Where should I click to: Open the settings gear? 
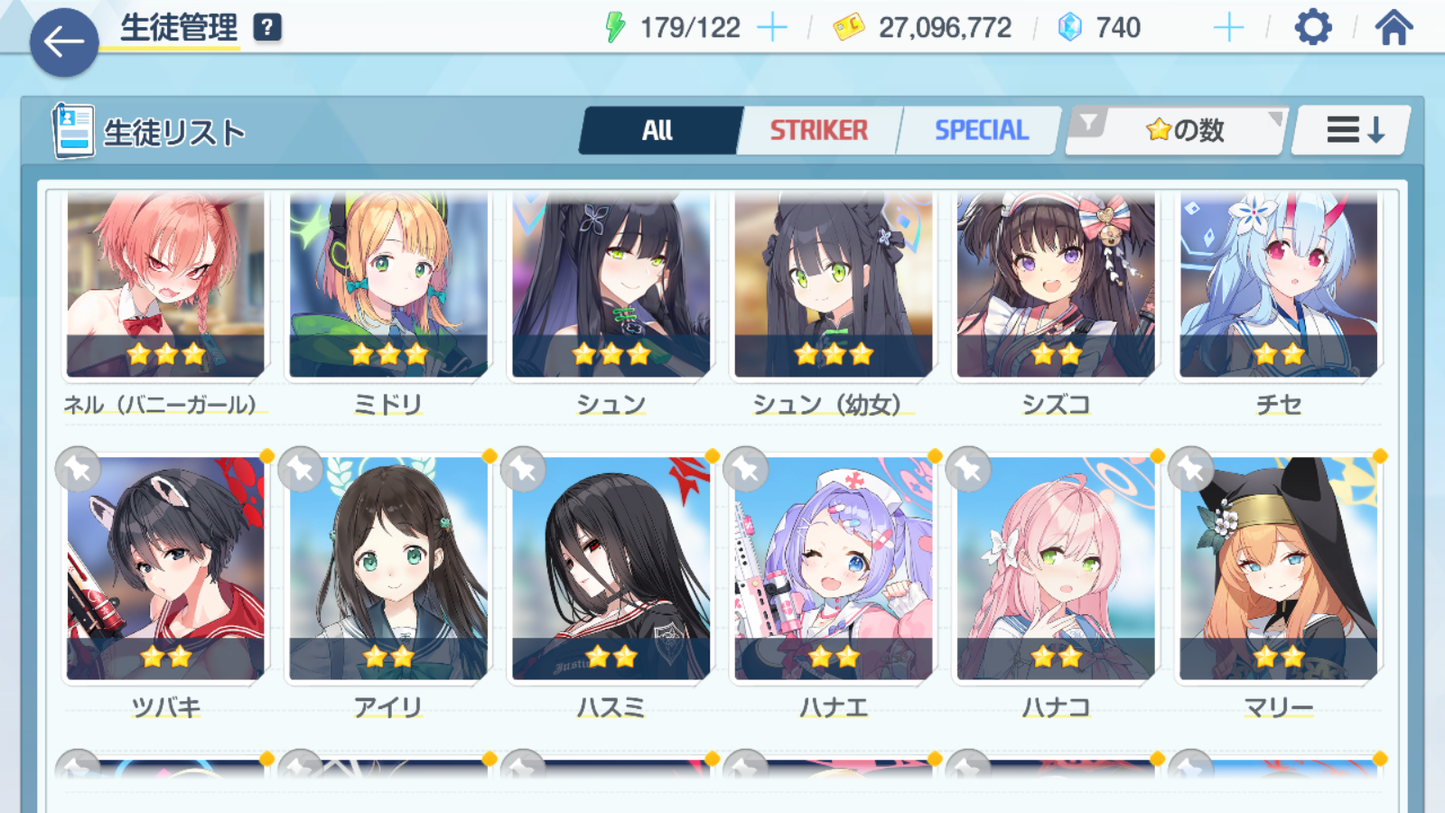(x=1313, y=28)
